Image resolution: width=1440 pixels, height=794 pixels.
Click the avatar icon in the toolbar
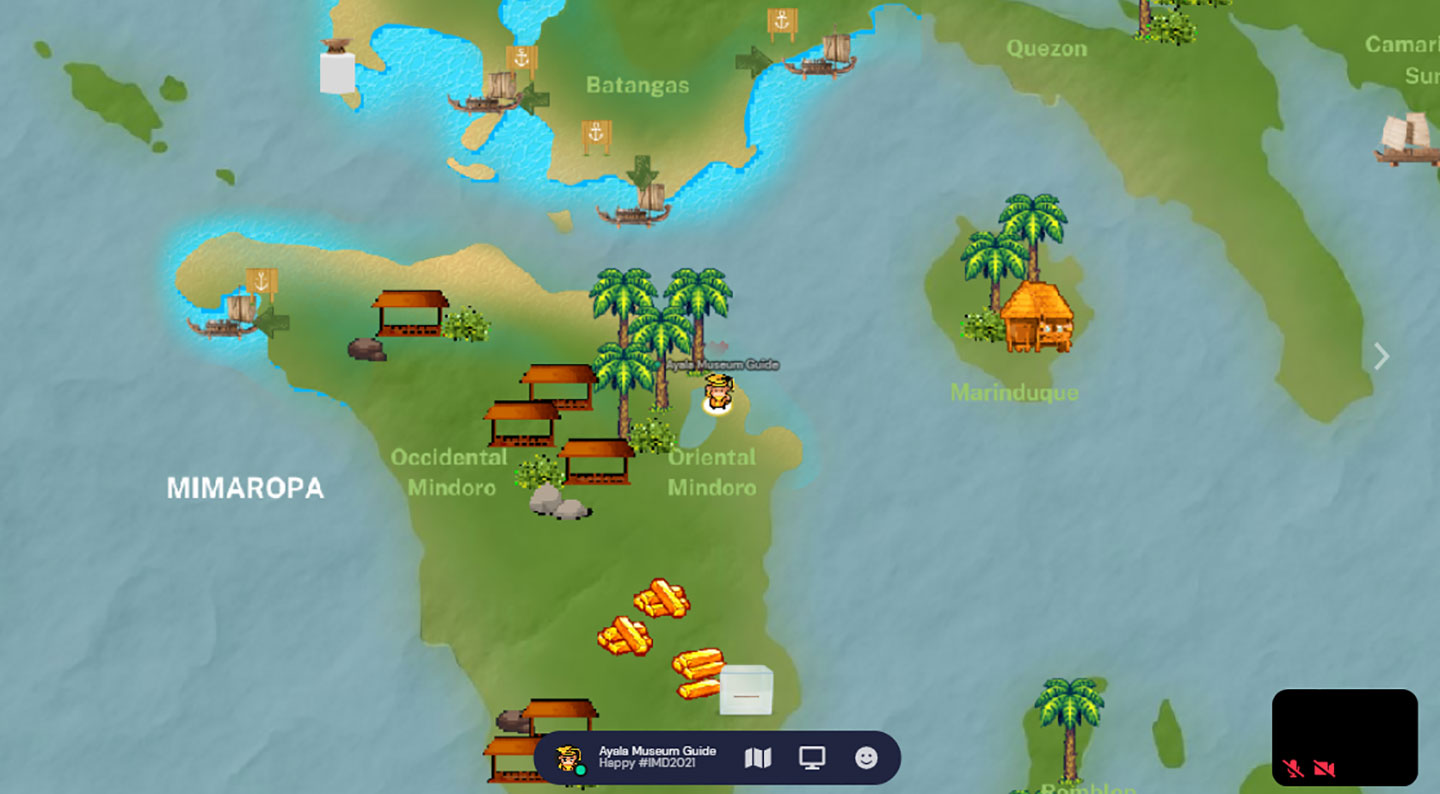(x=569, y=759)
